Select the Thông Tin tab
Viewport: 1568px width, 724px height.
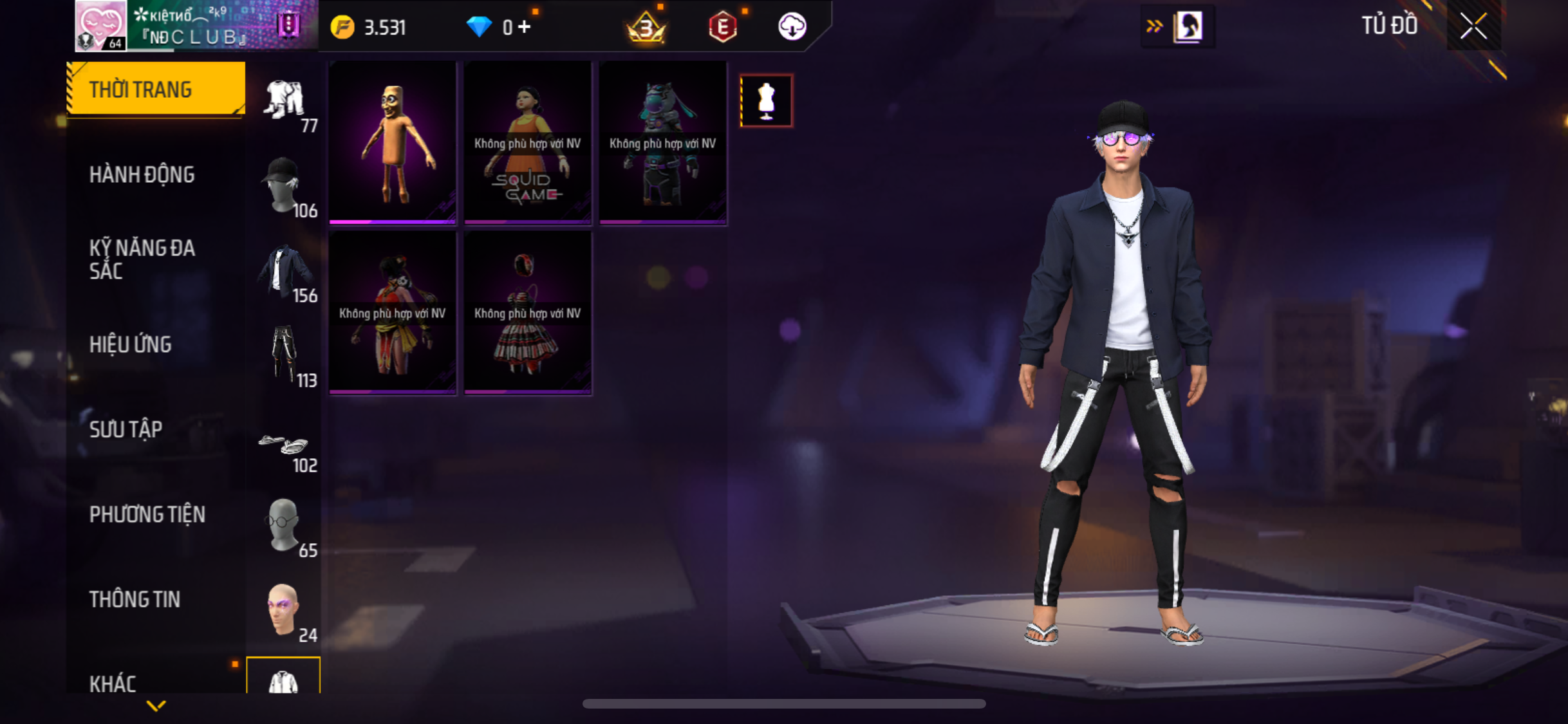point(135,599)
